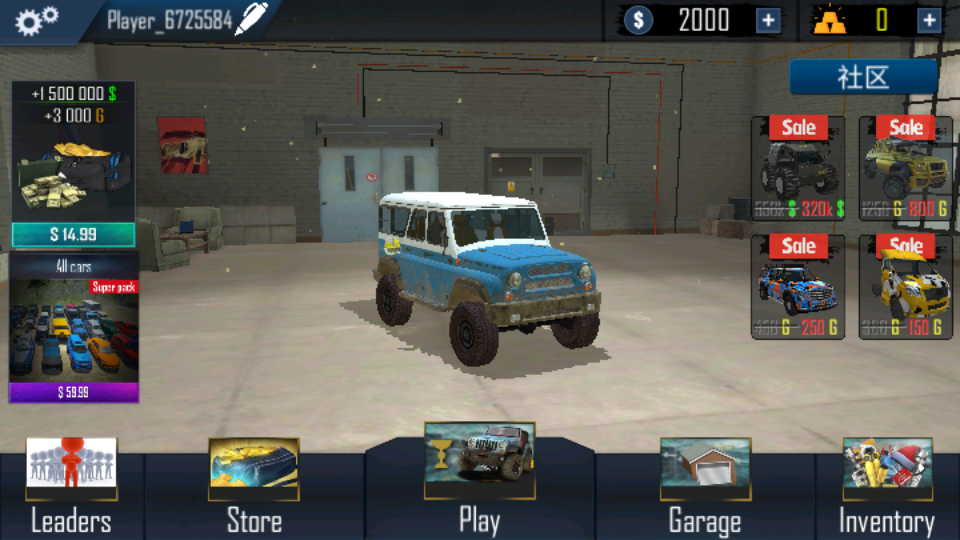Choose the yellow car sale for 150 G
This screenshot has width=960, height=540.
905,286
